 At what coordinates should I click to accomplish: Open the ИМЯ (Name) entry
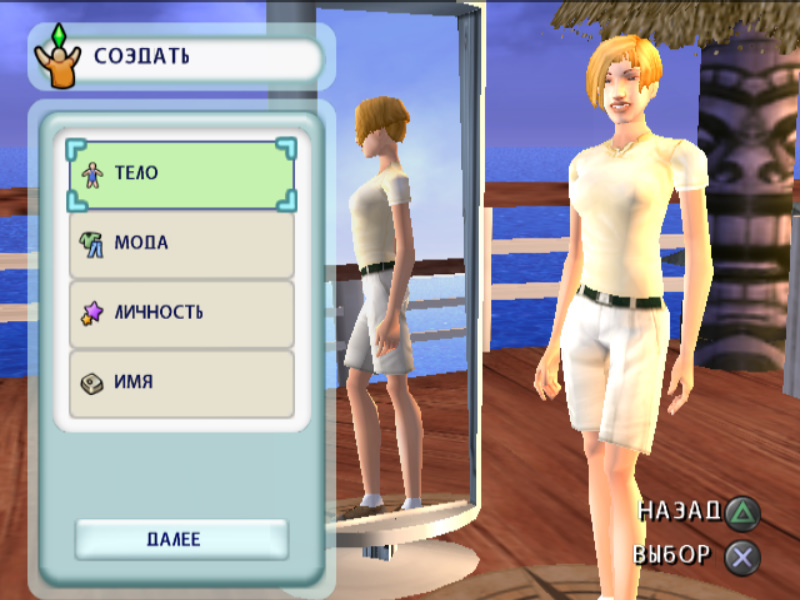(182, 382)
